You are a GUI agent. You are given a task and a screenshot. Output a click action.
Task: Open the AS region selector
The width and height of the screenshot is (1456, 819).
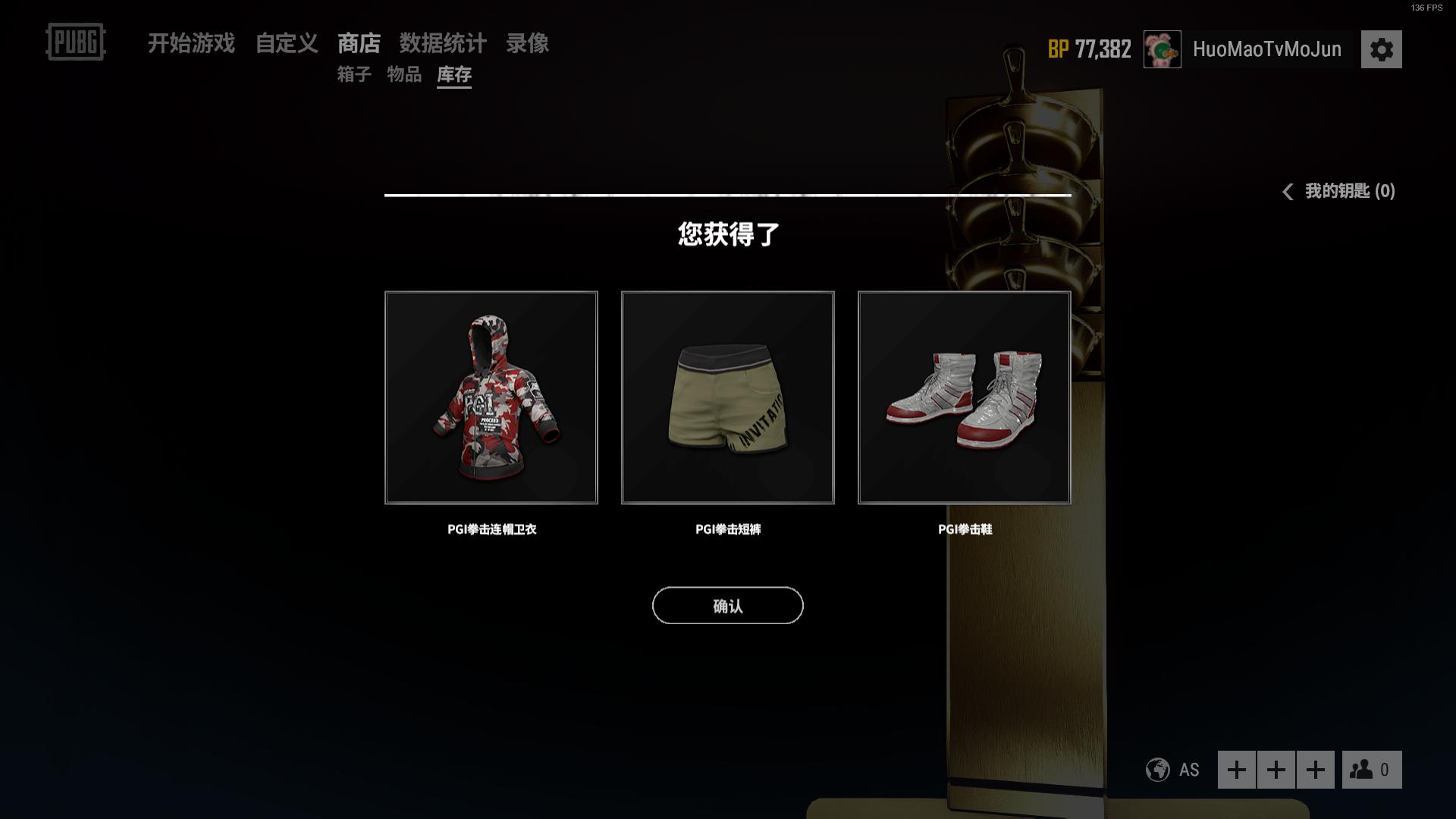1188,770
